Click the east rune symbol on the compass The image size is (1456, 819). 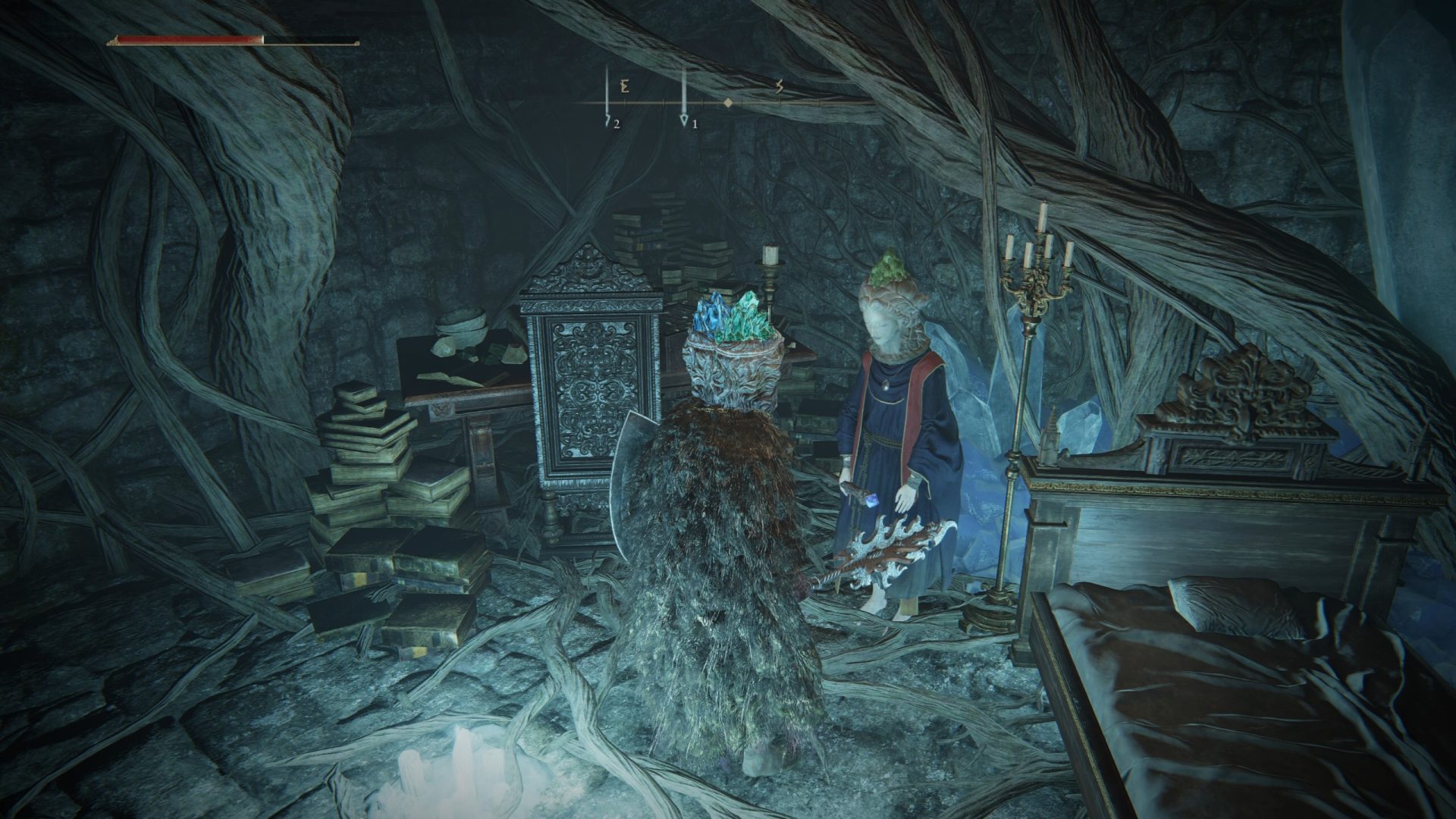pos(623,86)
